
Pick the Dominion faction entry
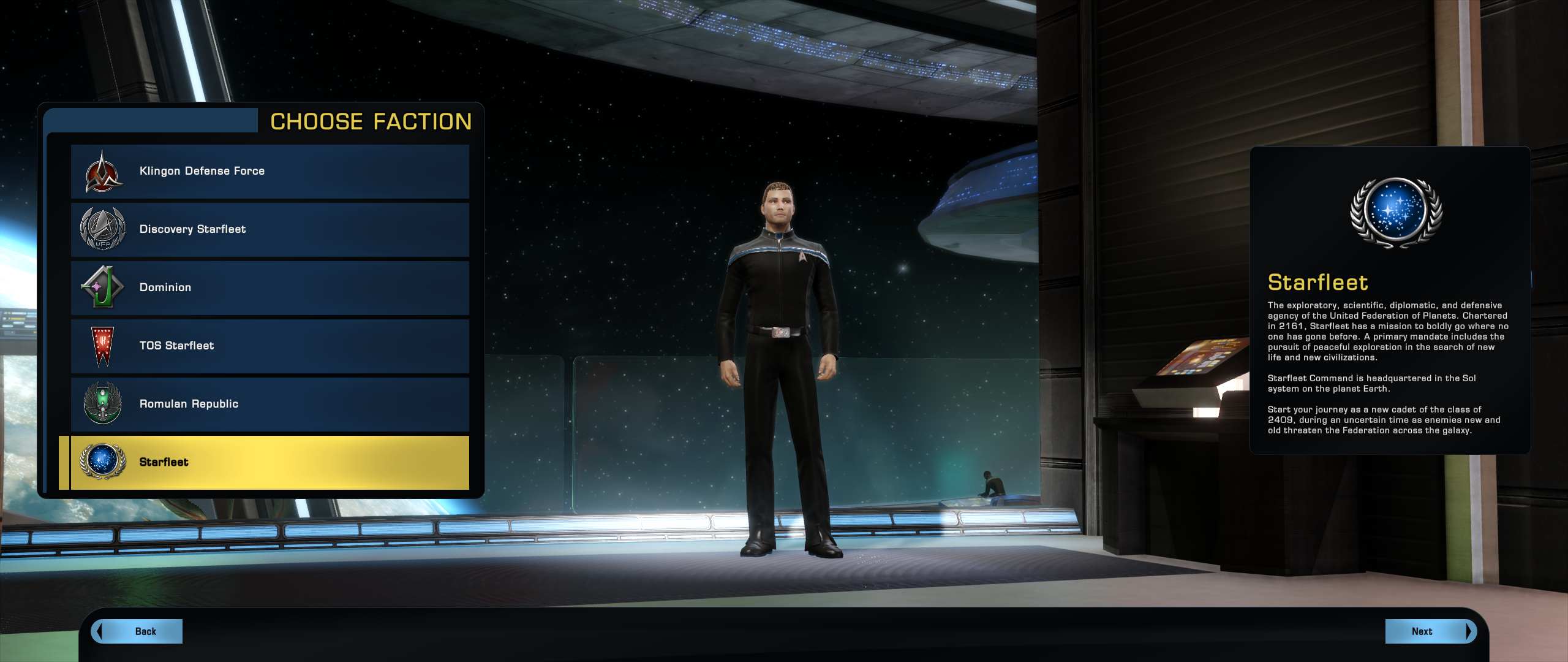269,287
